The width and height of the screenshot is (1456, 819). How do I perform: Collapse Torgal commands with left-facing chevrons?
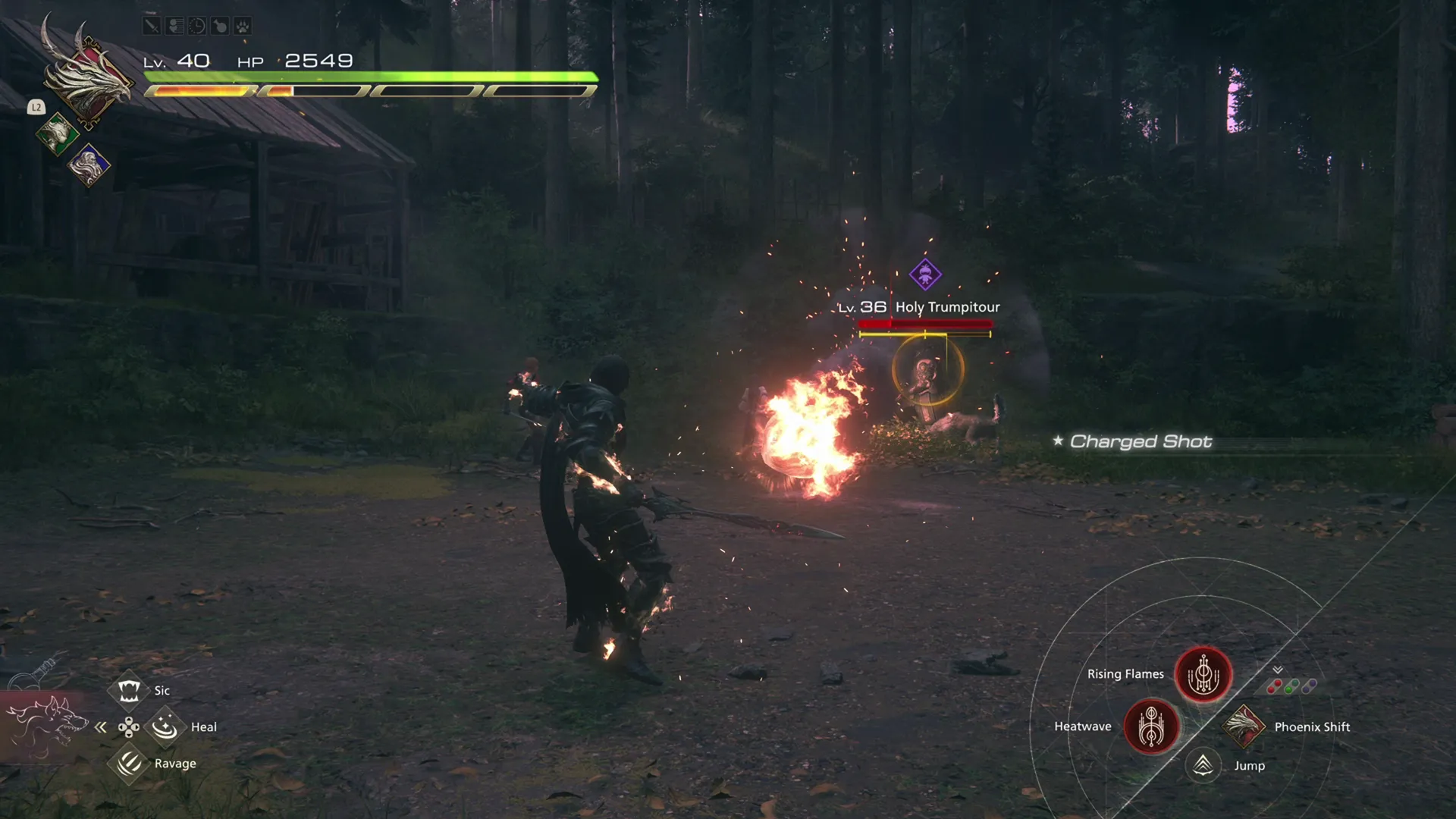101,726
